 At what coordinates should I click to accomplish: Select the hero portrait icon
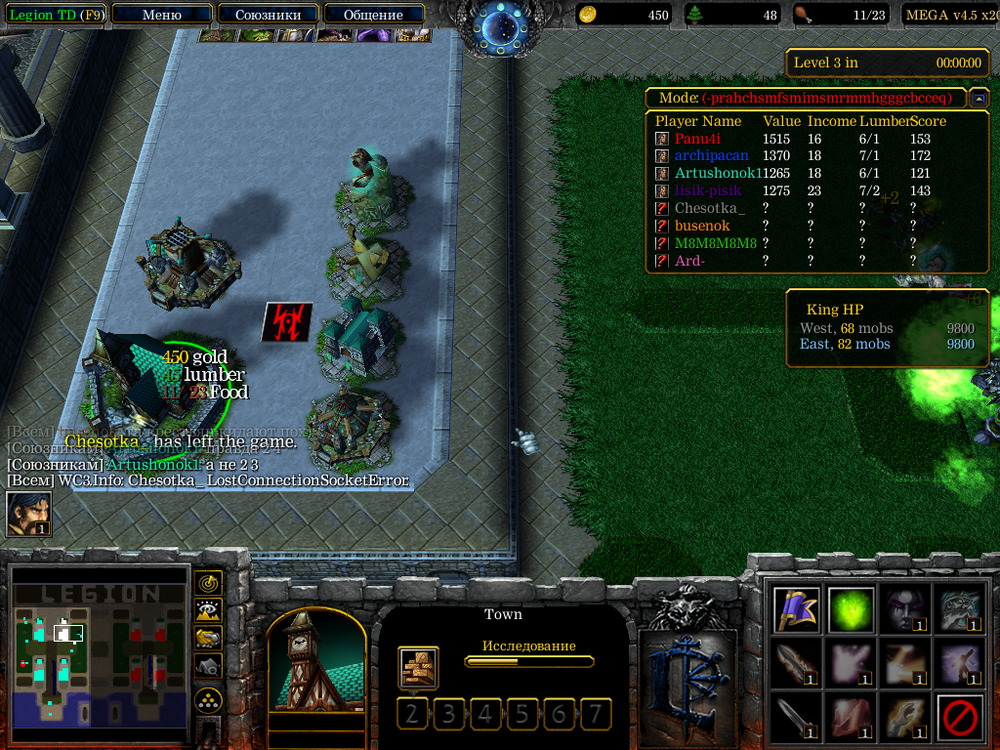click(x=29, y=514)
